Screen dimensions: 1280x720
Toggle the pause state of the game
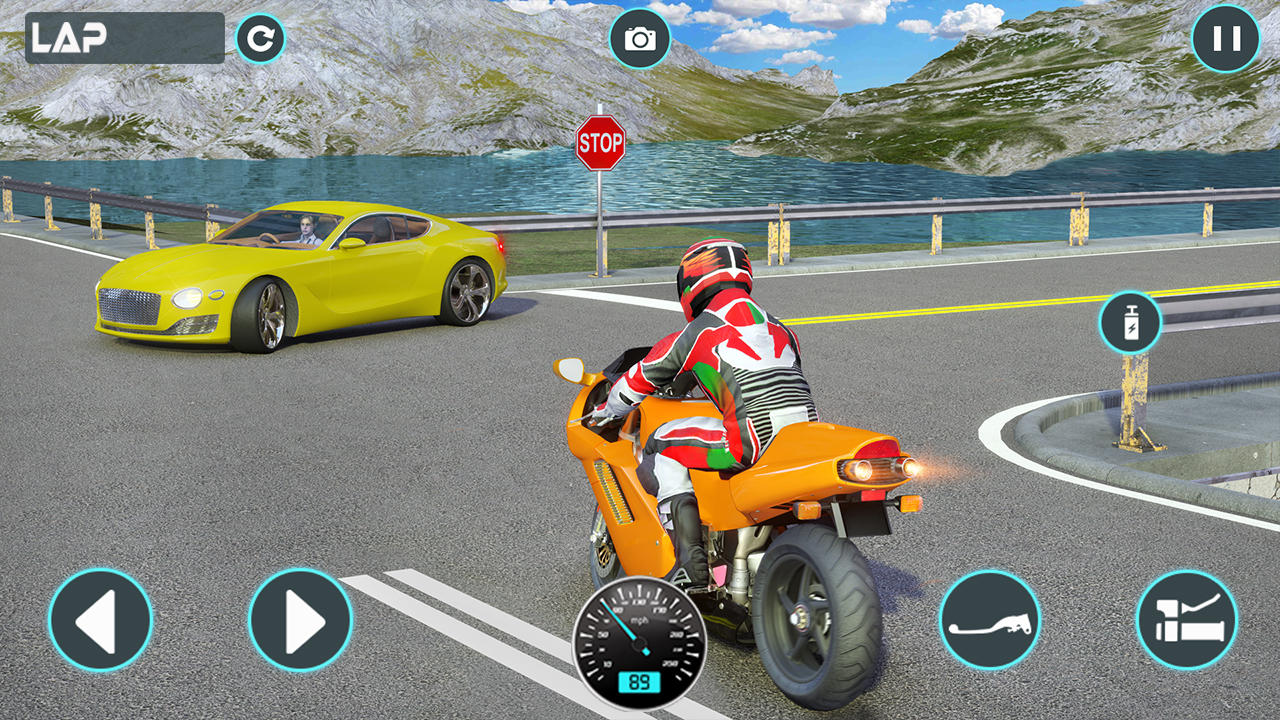(1224, 39)
